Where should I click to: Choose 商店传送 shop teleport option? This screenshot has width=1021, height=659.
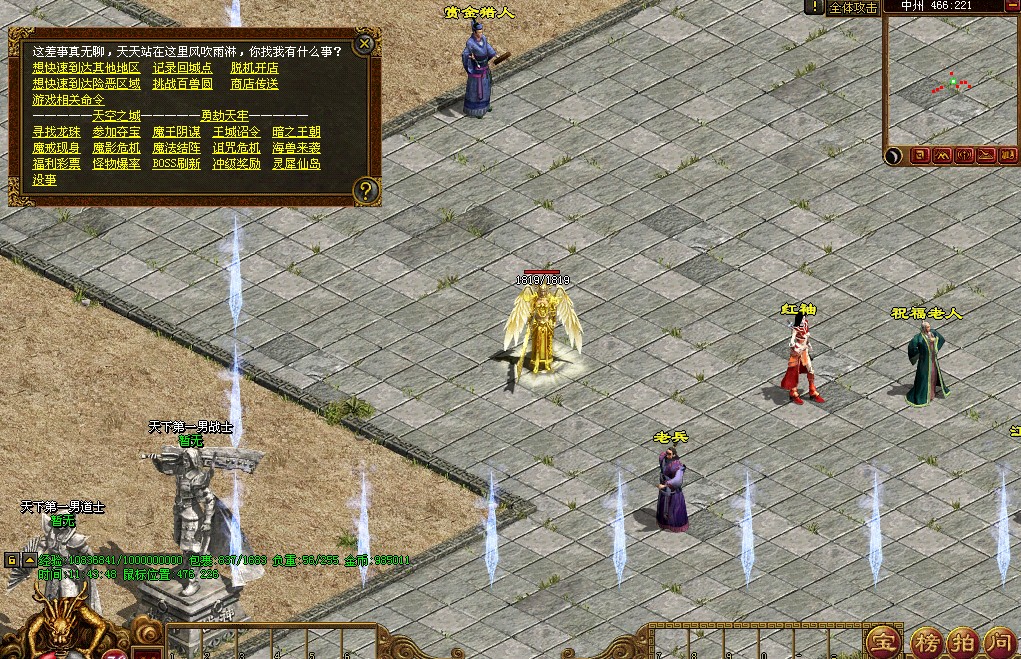point(254,84)
